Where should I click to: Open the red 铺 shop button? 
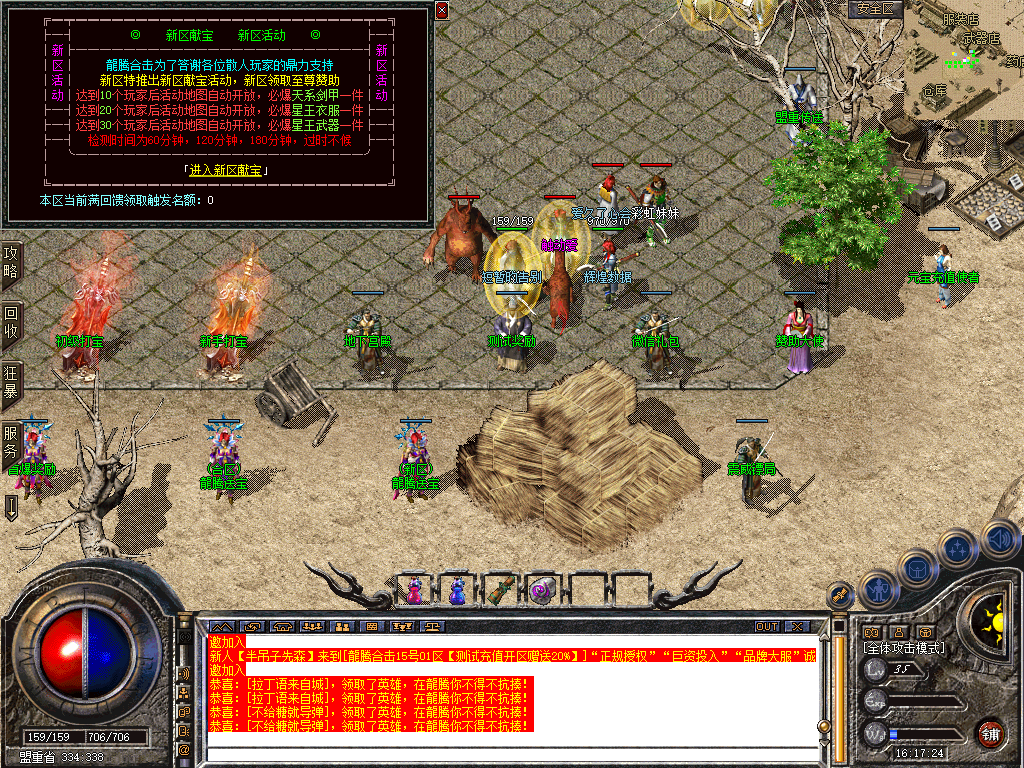click(990, 732)
